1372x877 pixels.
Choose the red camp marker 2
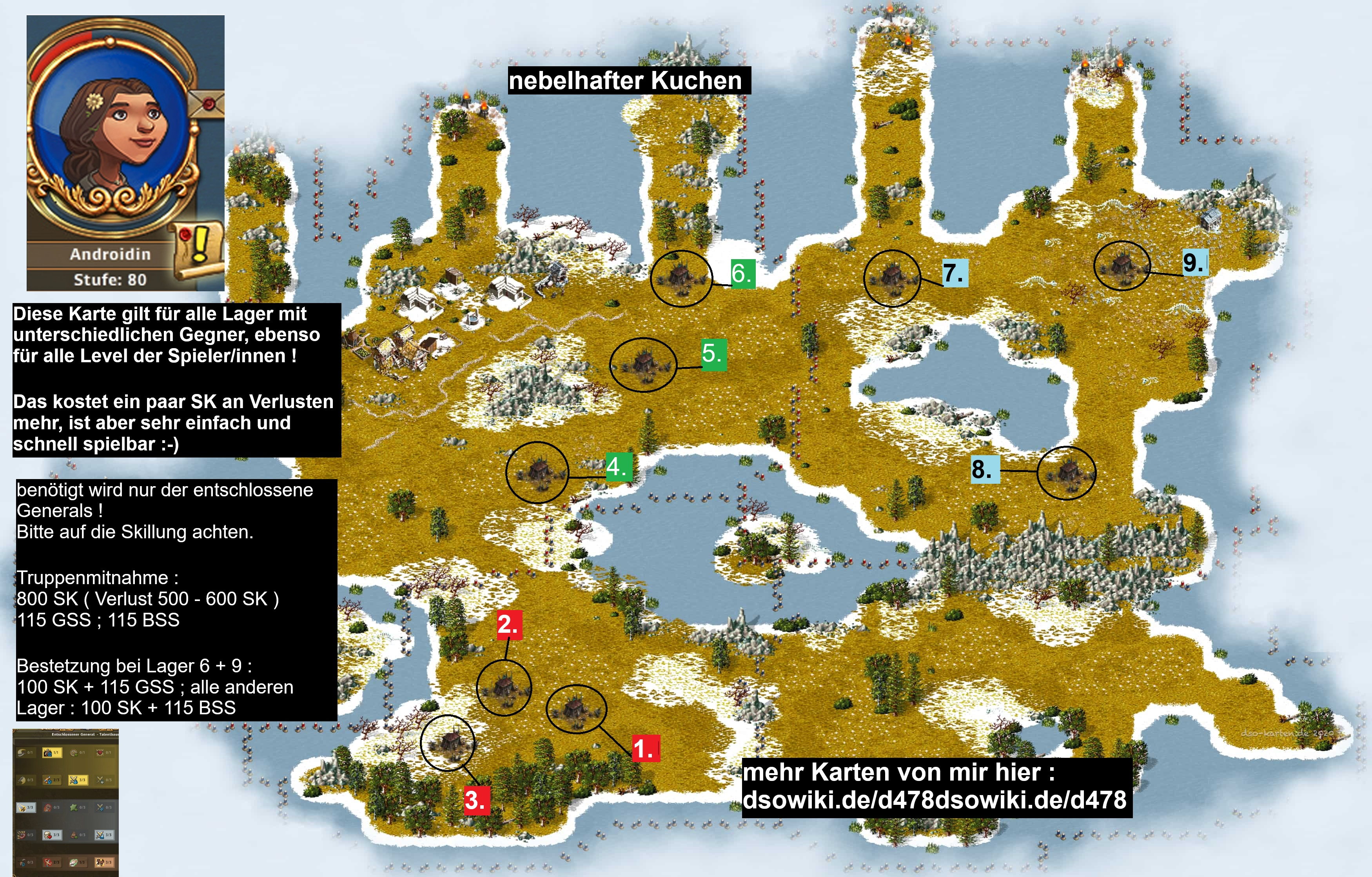pos(508,625)
